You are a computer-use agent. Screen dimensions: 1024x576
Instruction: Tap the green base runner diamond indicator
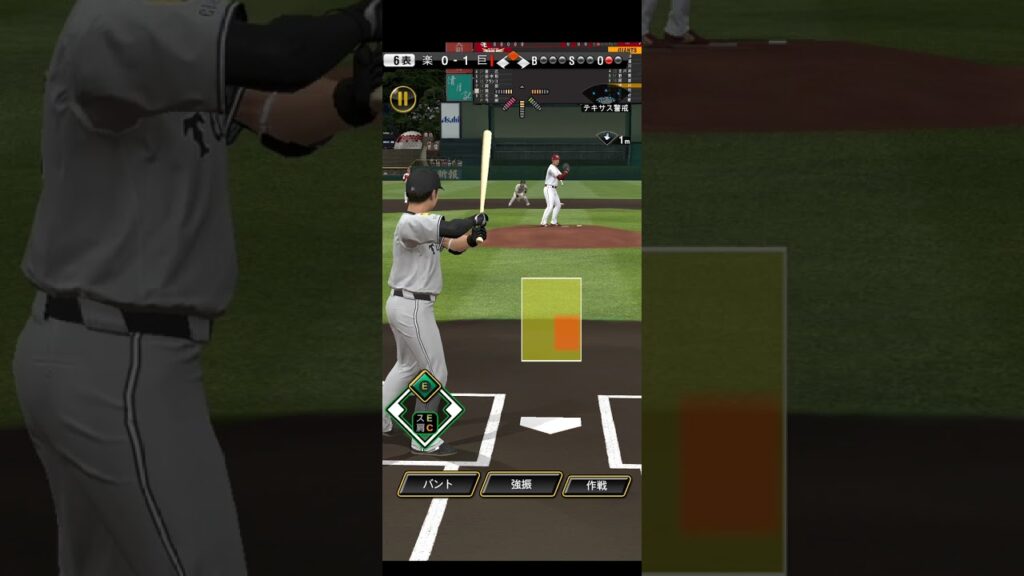click(425, 409)
